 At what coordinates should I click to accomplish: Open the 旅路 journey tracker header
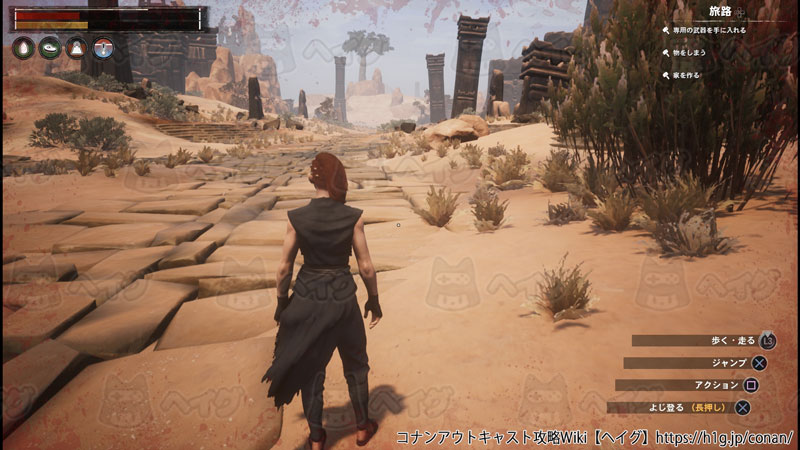coord(720,12)
